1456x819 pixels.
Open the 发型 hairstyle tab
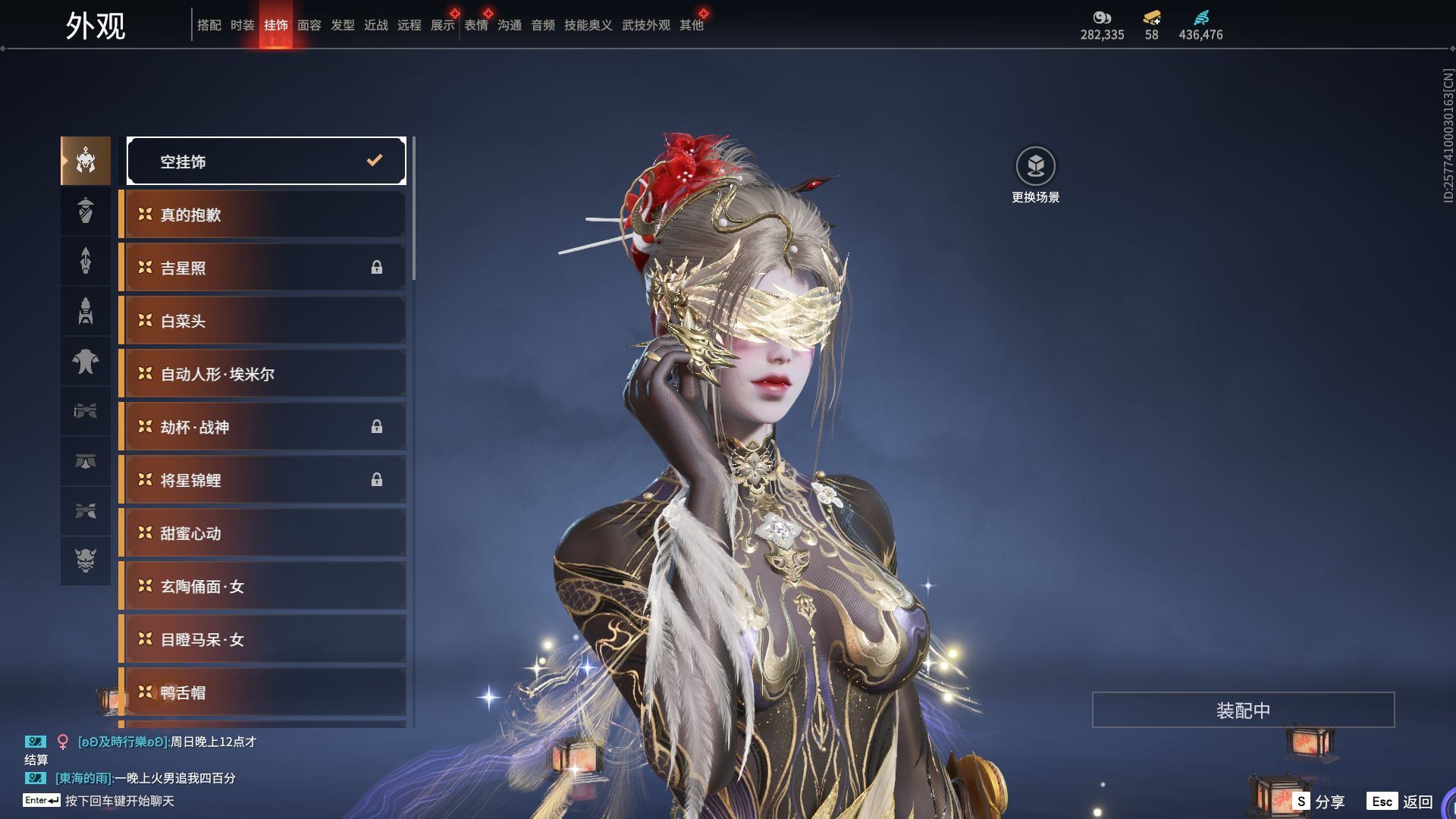[342, 26]
